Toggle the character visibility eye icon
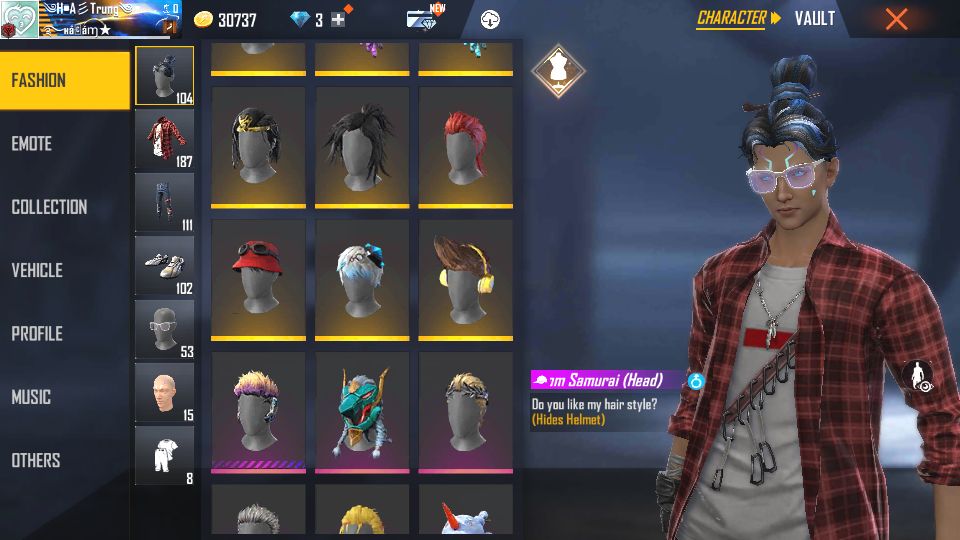Image resolution: width=960 pixels, height=540 pixels. tap(918, 377)
